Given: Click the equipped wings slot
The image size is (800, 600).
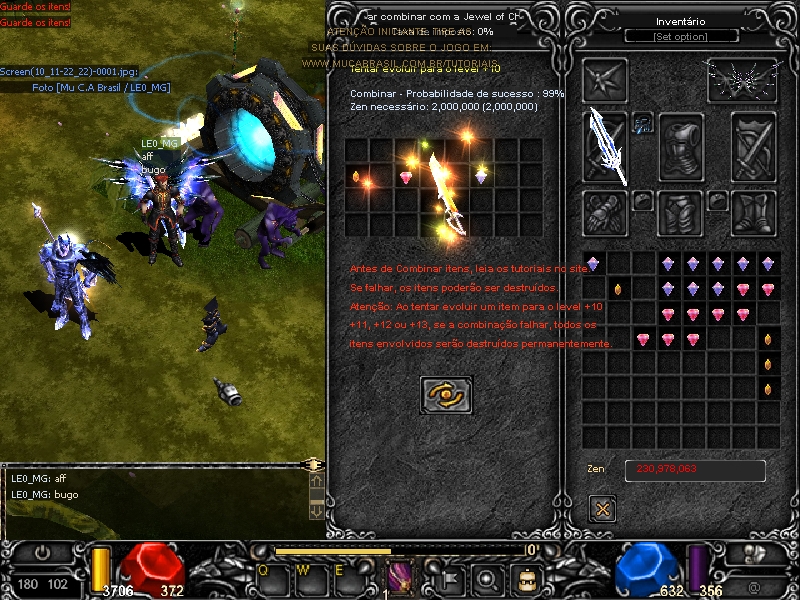Looking at the screenshot, I should pos(741,80).
